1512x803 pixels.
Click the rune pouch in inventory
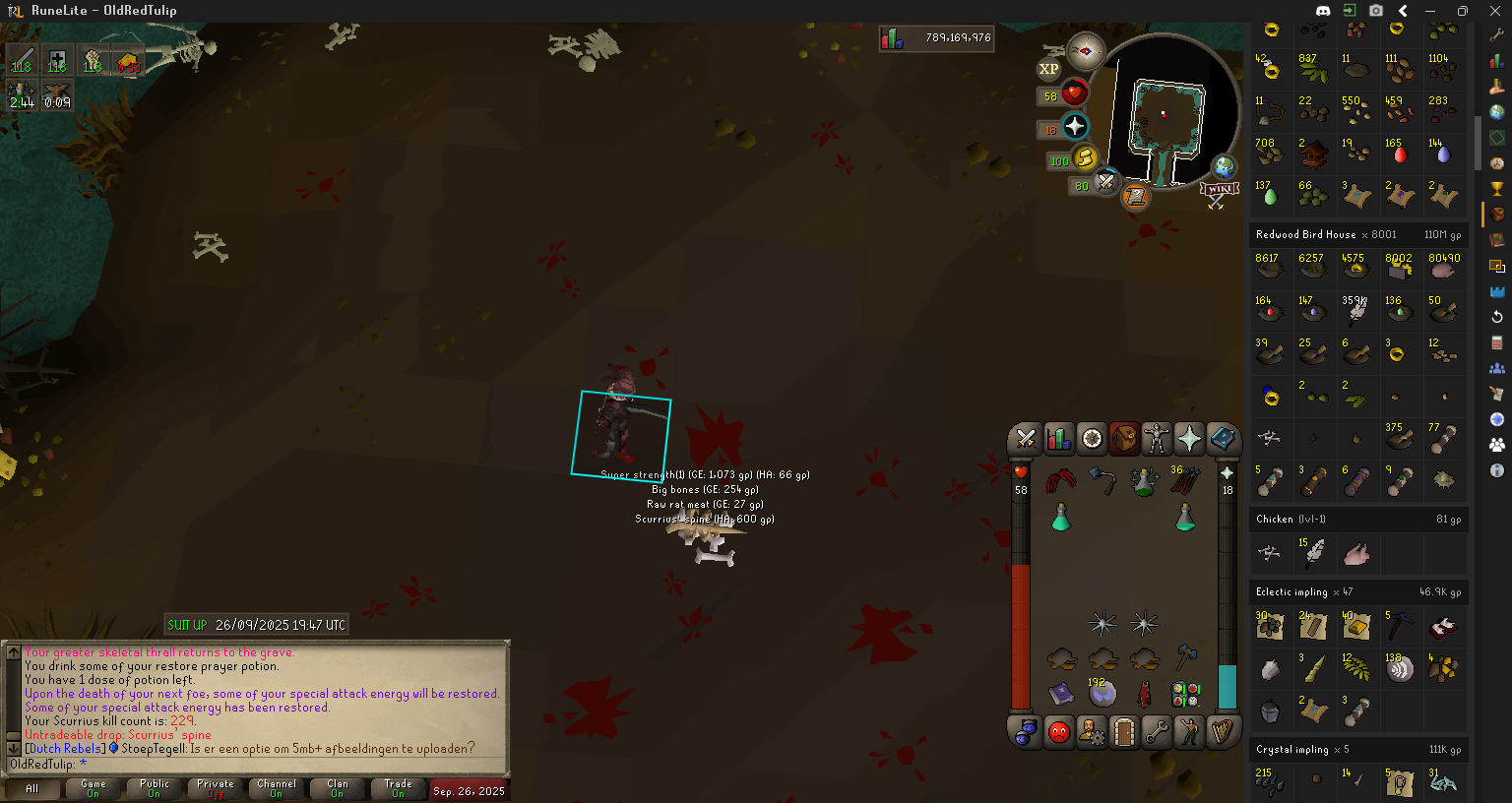[1185, 694]
